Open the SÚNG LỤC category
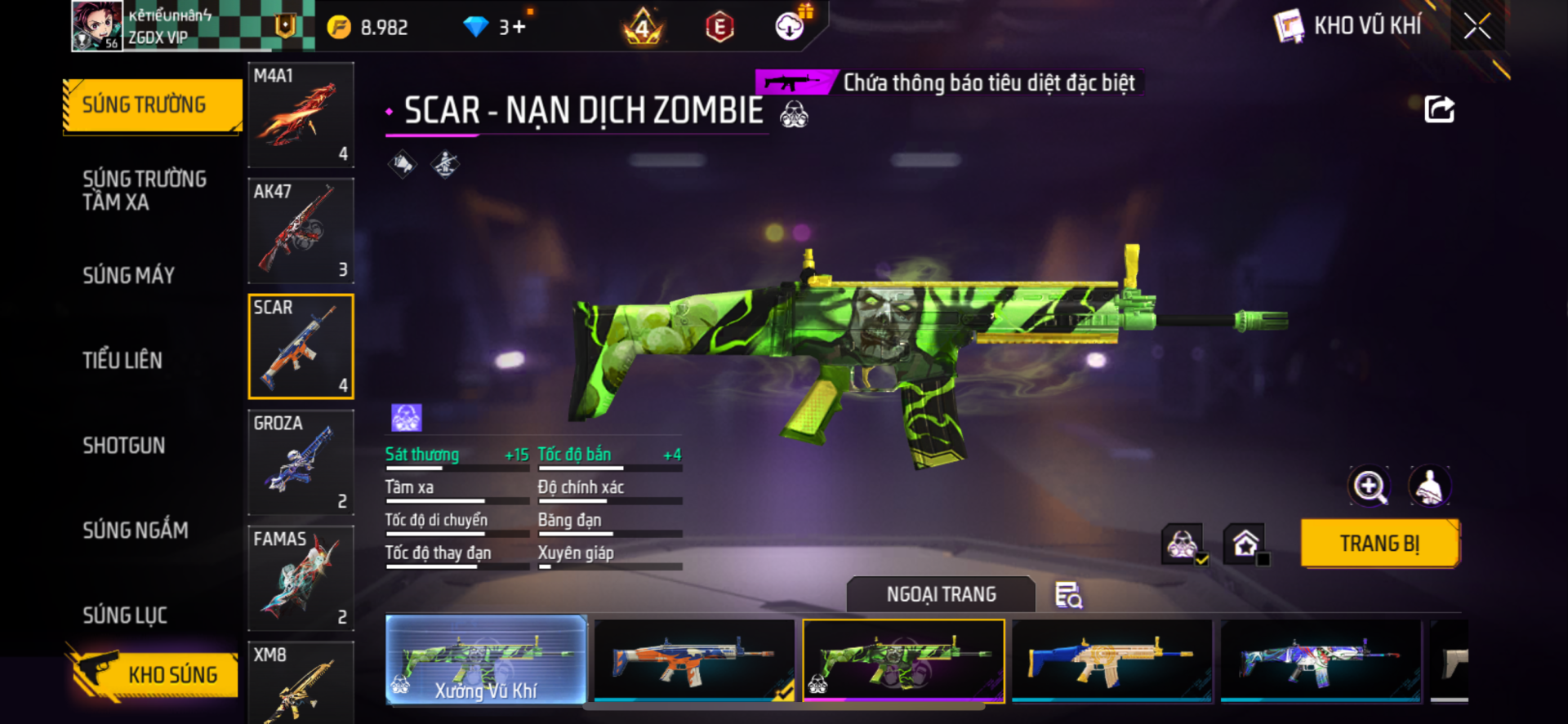The image size is (1568, 724). coord(125,615)
